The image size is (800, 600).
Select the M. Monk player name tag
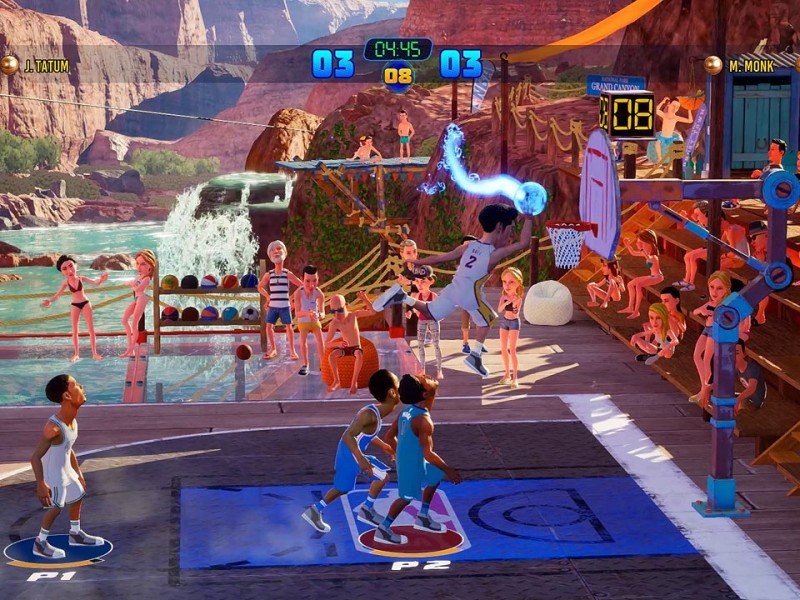(748, 66)
